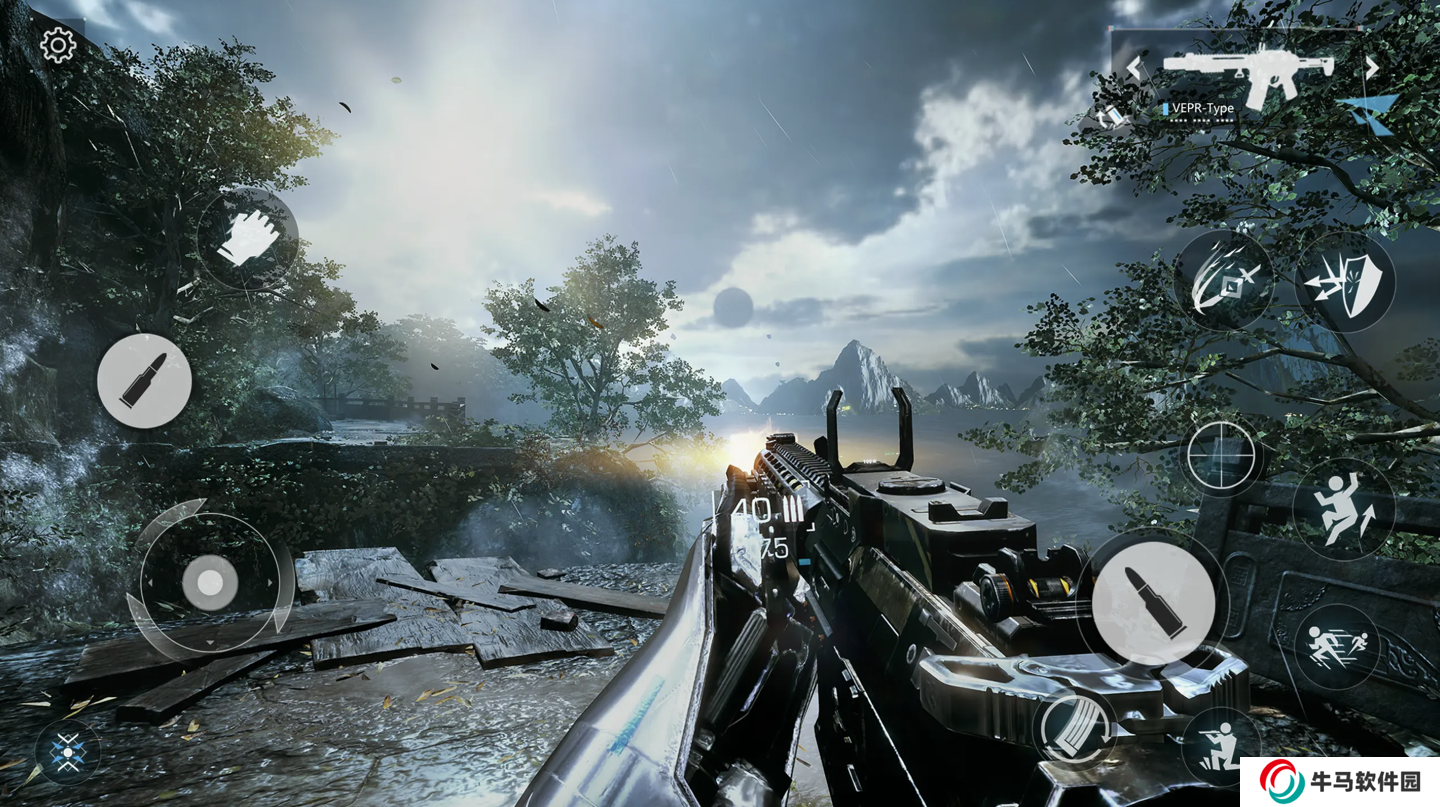Activate the shield burst ability

pyautogui.click(x=1345, y=281)
